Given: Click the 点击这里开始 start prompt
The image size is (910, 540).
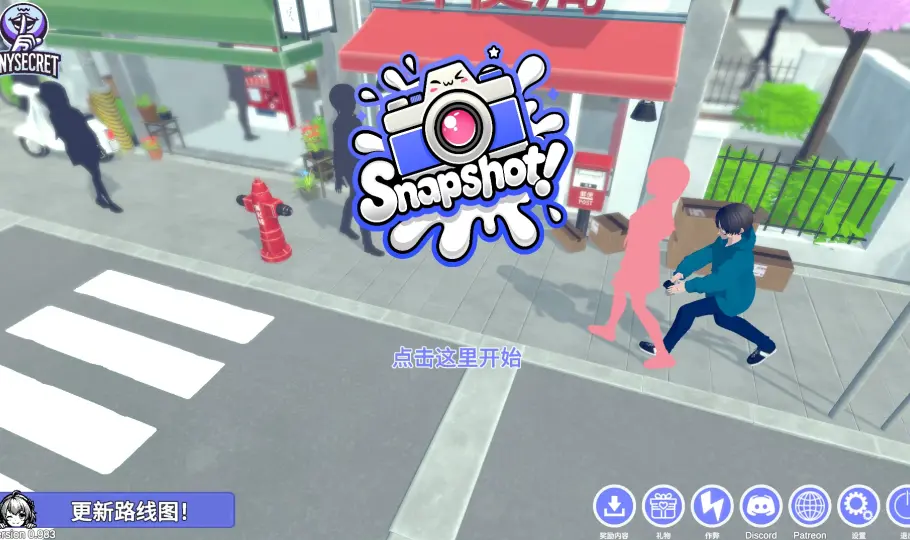Looking at the screenshot, I should coord(456,358).
